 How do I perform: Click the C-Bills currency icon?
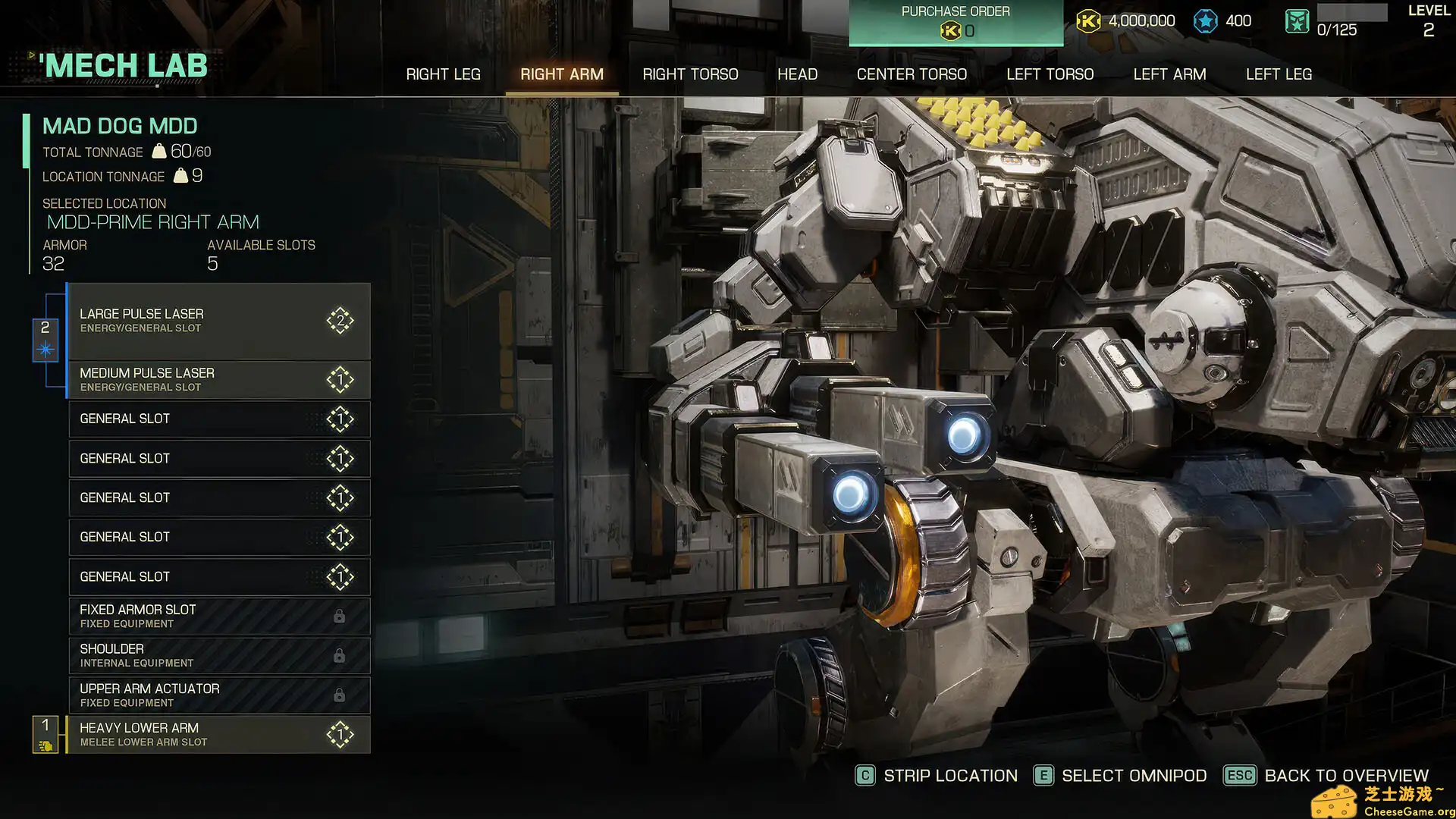tap(1090, 21)
